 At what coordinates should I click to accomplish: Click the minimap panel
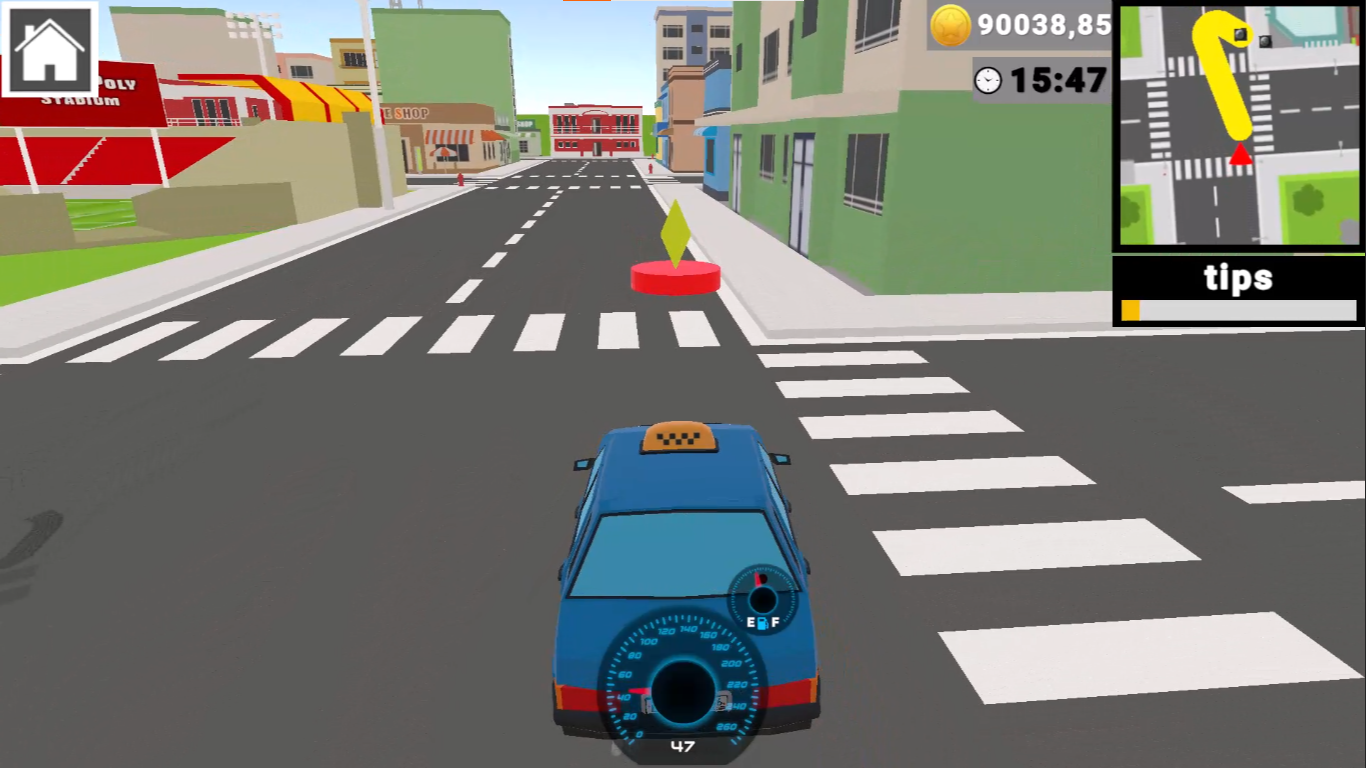pos(1238,125)
